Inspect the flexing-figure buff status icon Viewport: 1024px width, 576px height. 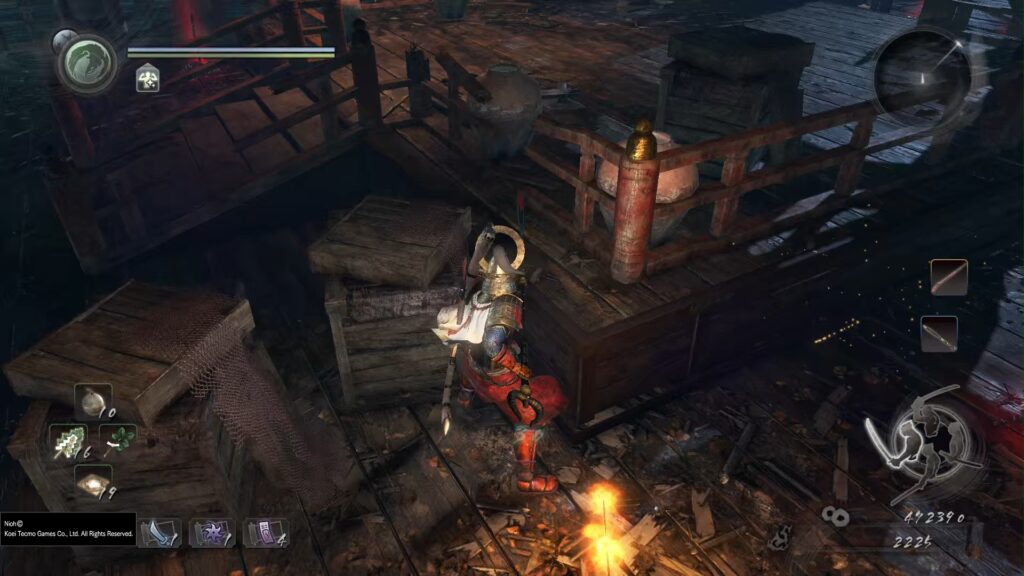coord(147,79)
